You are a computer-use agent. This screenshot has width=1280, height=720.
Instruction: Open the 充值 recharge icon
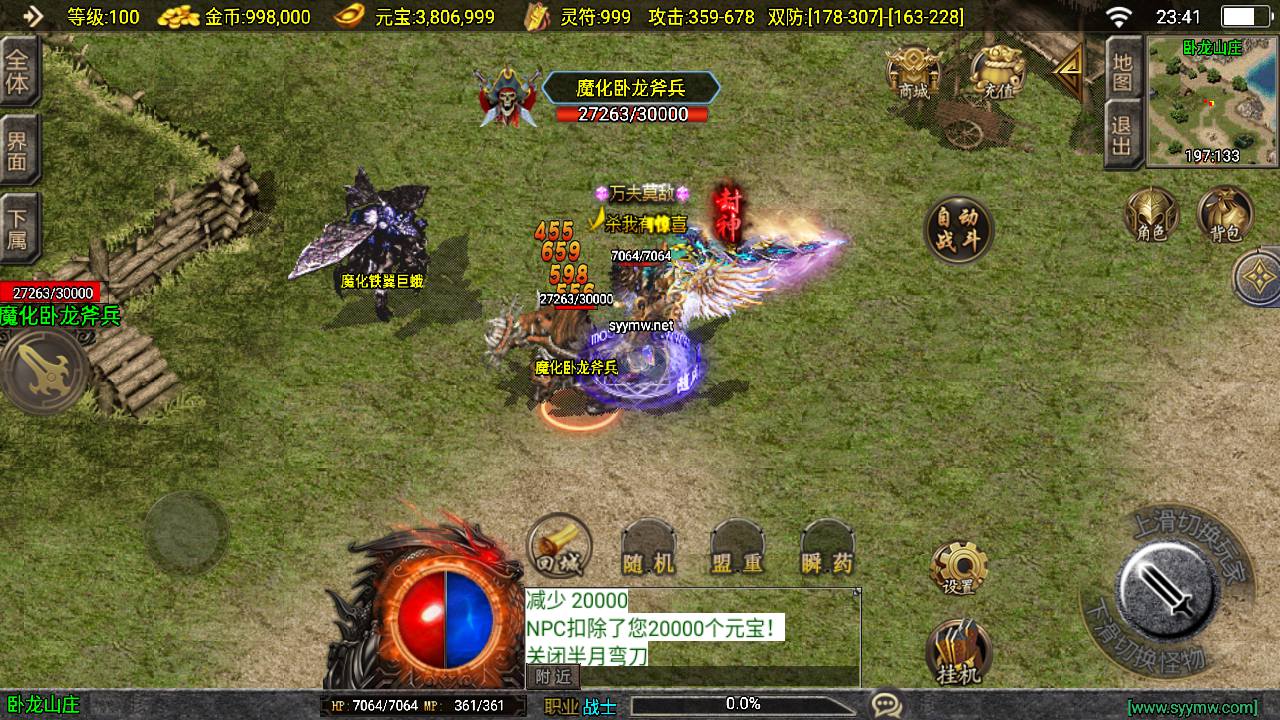click(x=997, y=73)
